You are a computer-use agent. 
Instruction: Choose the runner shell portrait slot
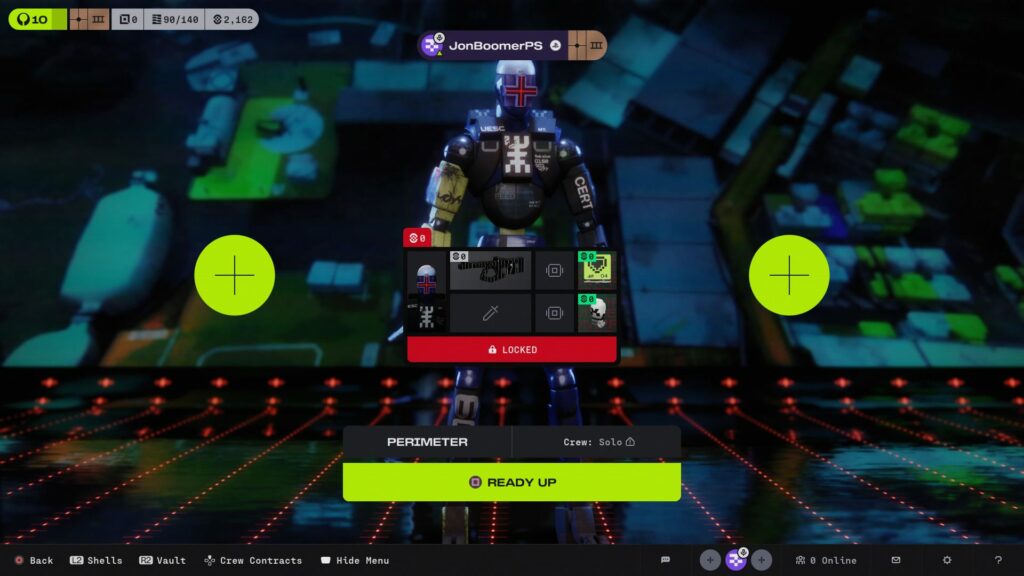point(426,271)
